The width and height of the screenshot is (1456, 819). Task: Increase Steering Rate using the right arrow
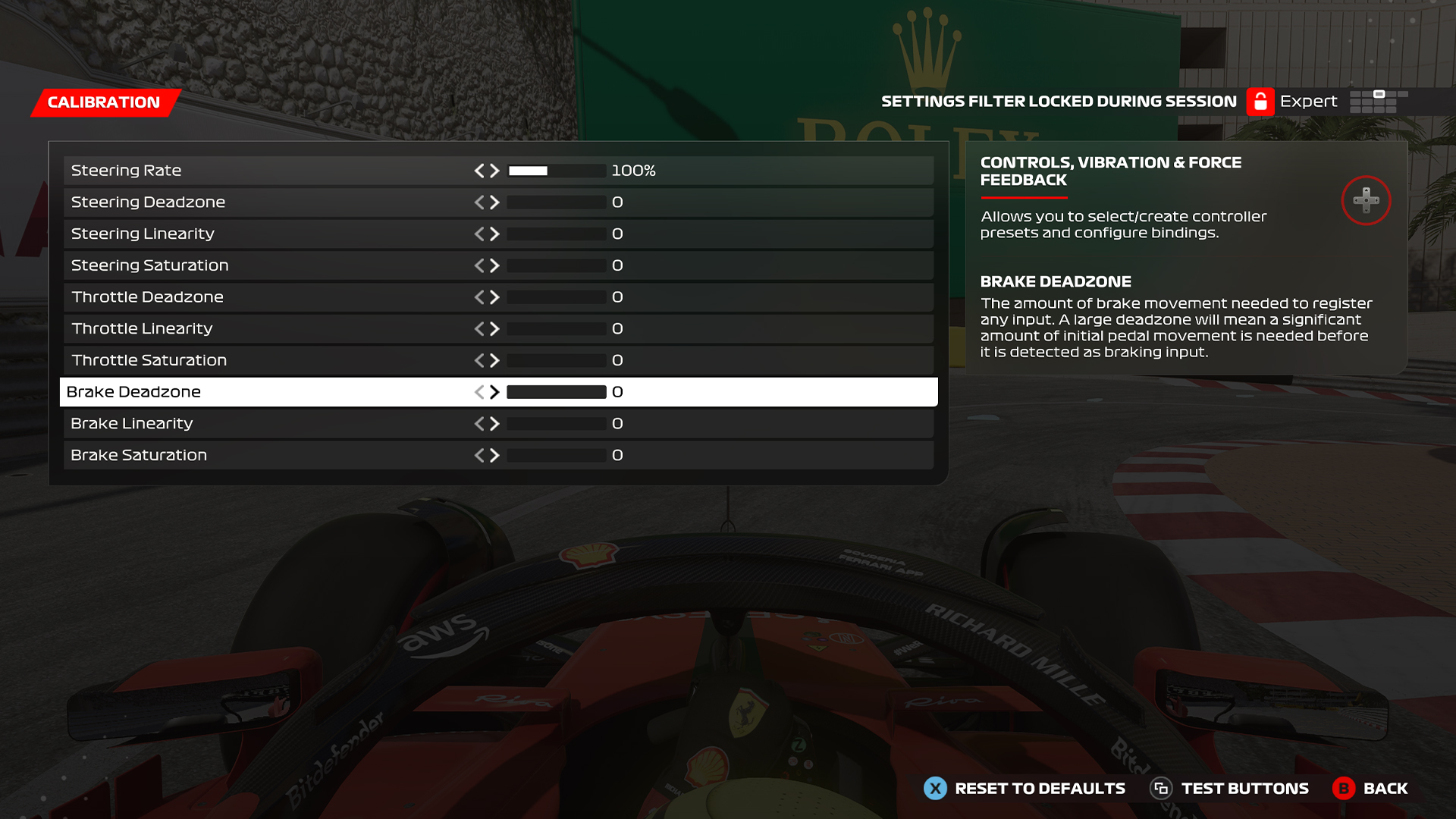494,171
